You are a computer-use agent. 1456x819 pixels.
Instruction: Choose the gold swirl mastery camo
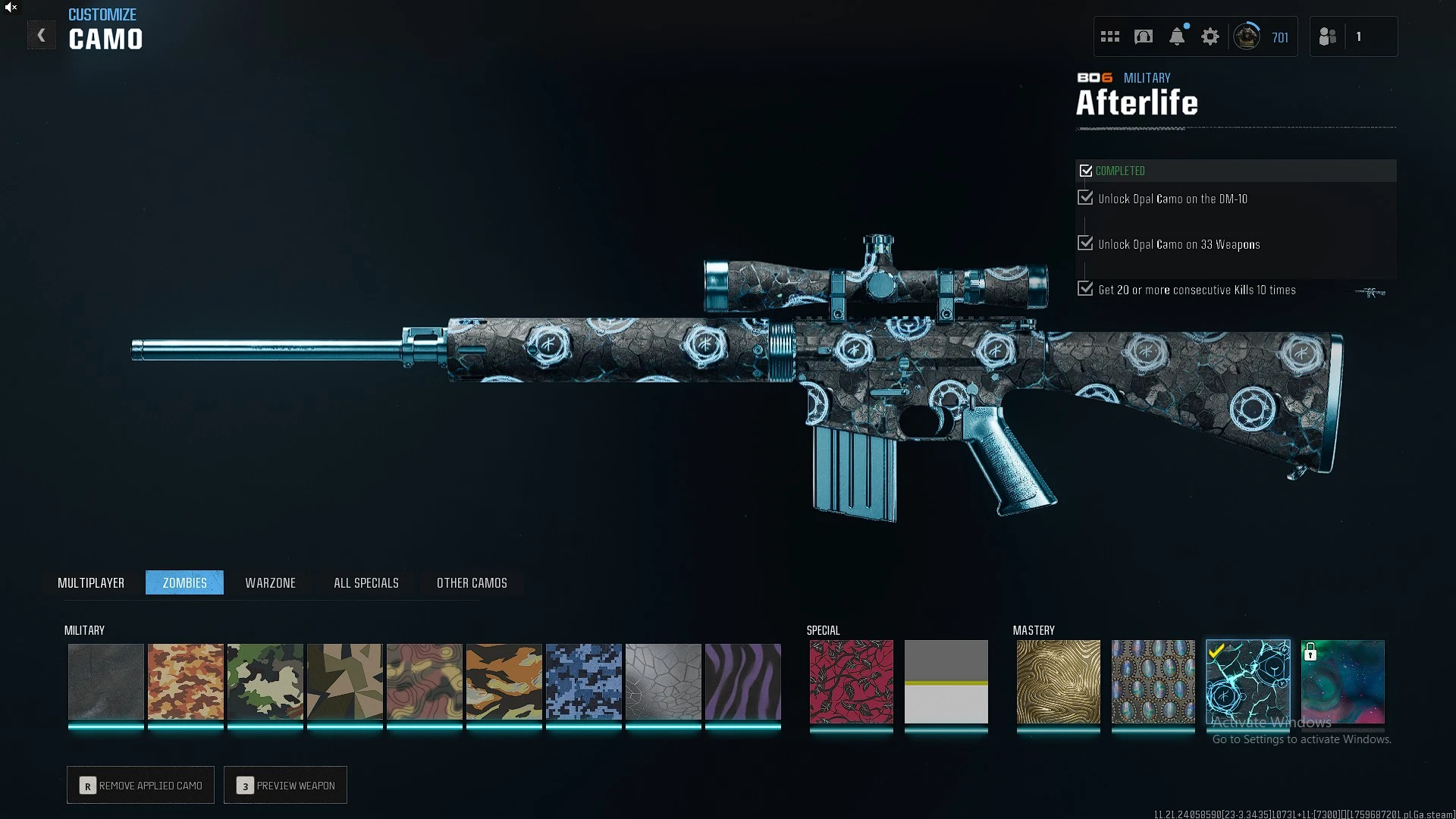pyautogui.click(x=1058, y=681)
